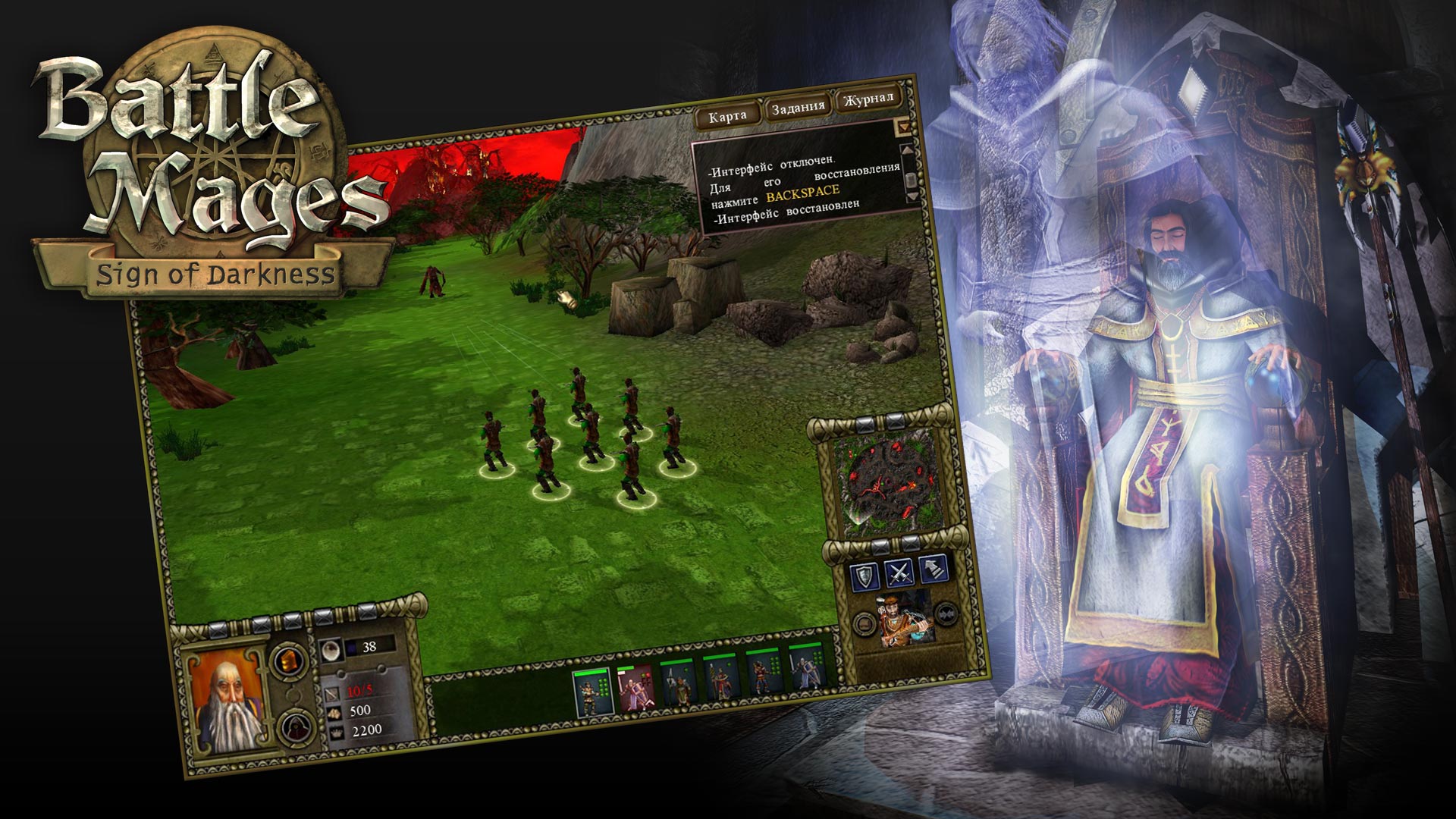Select the shield defensive stance icon
This screenshot has height=819, width=1456.
(x=863, y=574)
